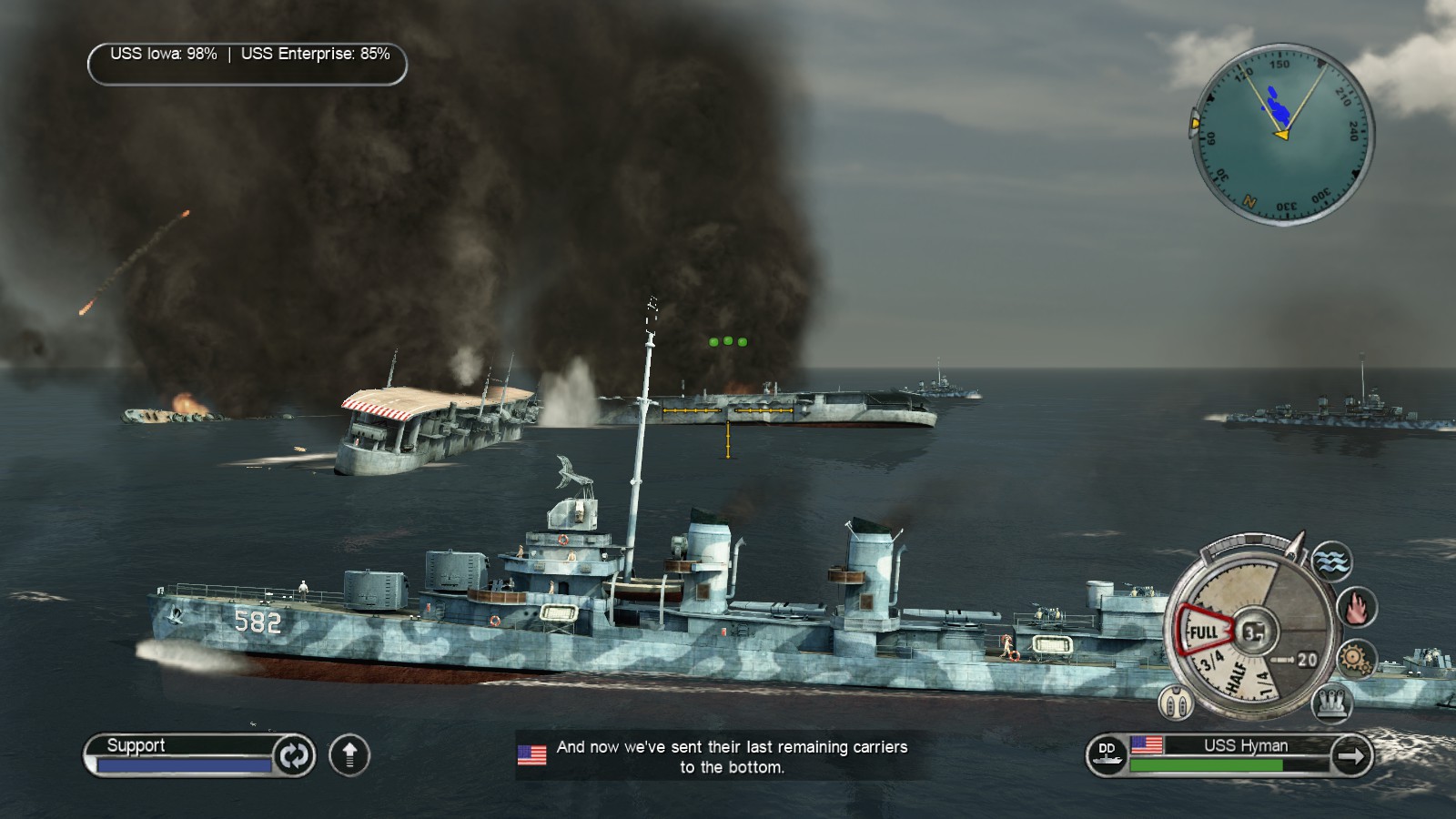The image size is (1456, 819).
Task: Select the fire damage repair icon
Action: tap(1356, 607)
